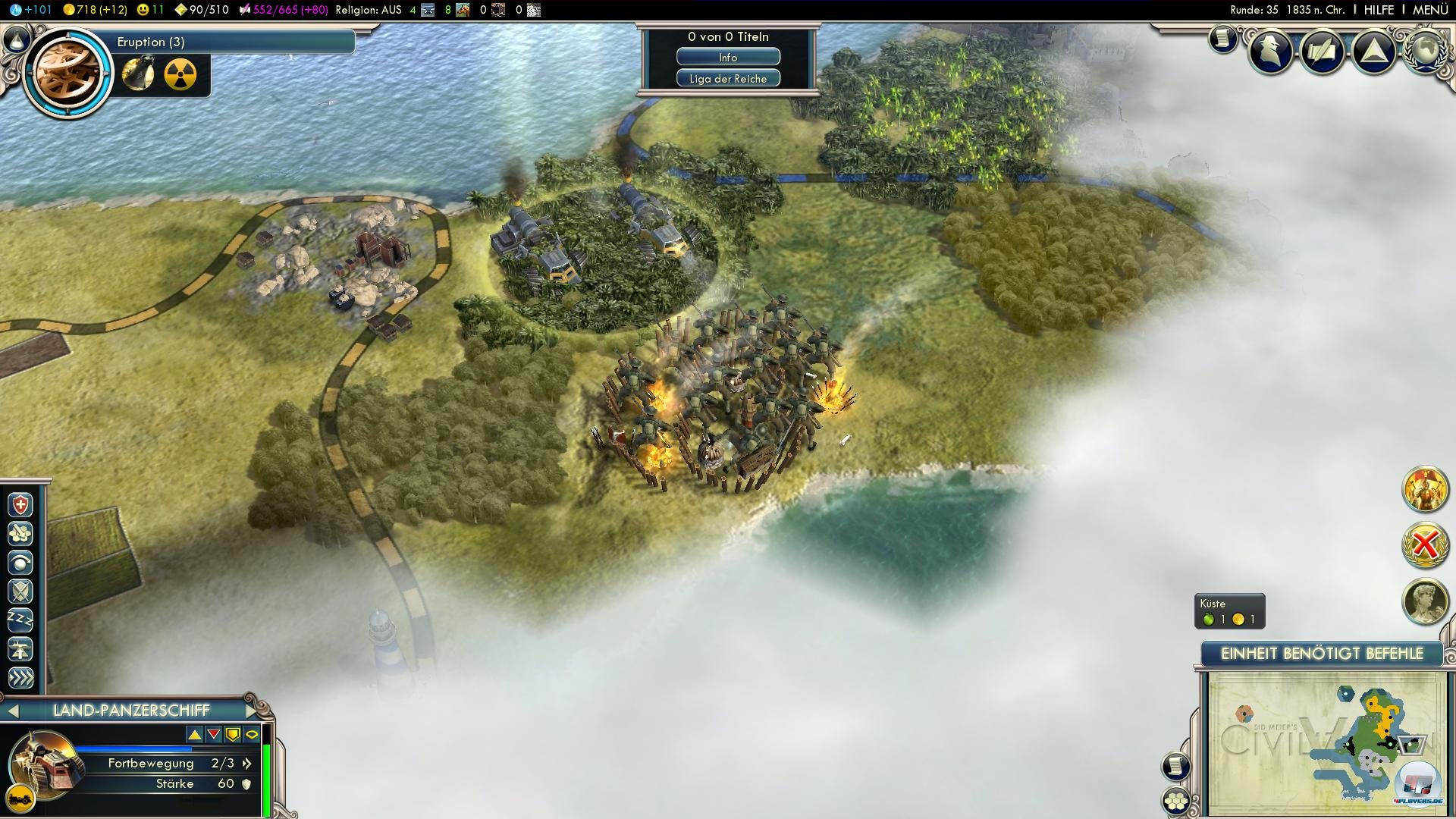Open the HILFE help page
The image size is (1456, 819).
[x=1379, y=10]
